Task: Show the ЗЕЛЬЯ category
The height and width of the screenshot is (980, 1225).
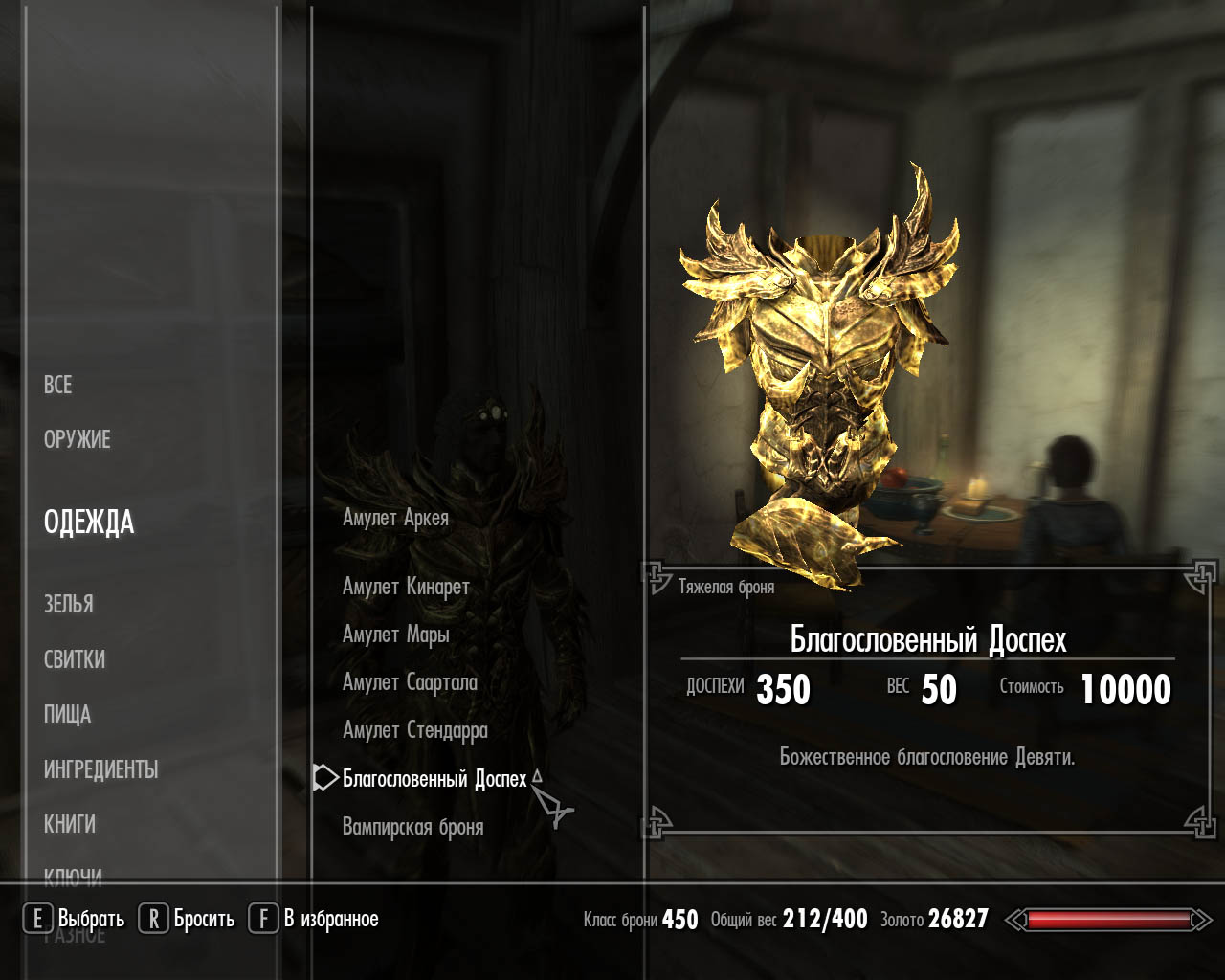Action: click(69, 604)
